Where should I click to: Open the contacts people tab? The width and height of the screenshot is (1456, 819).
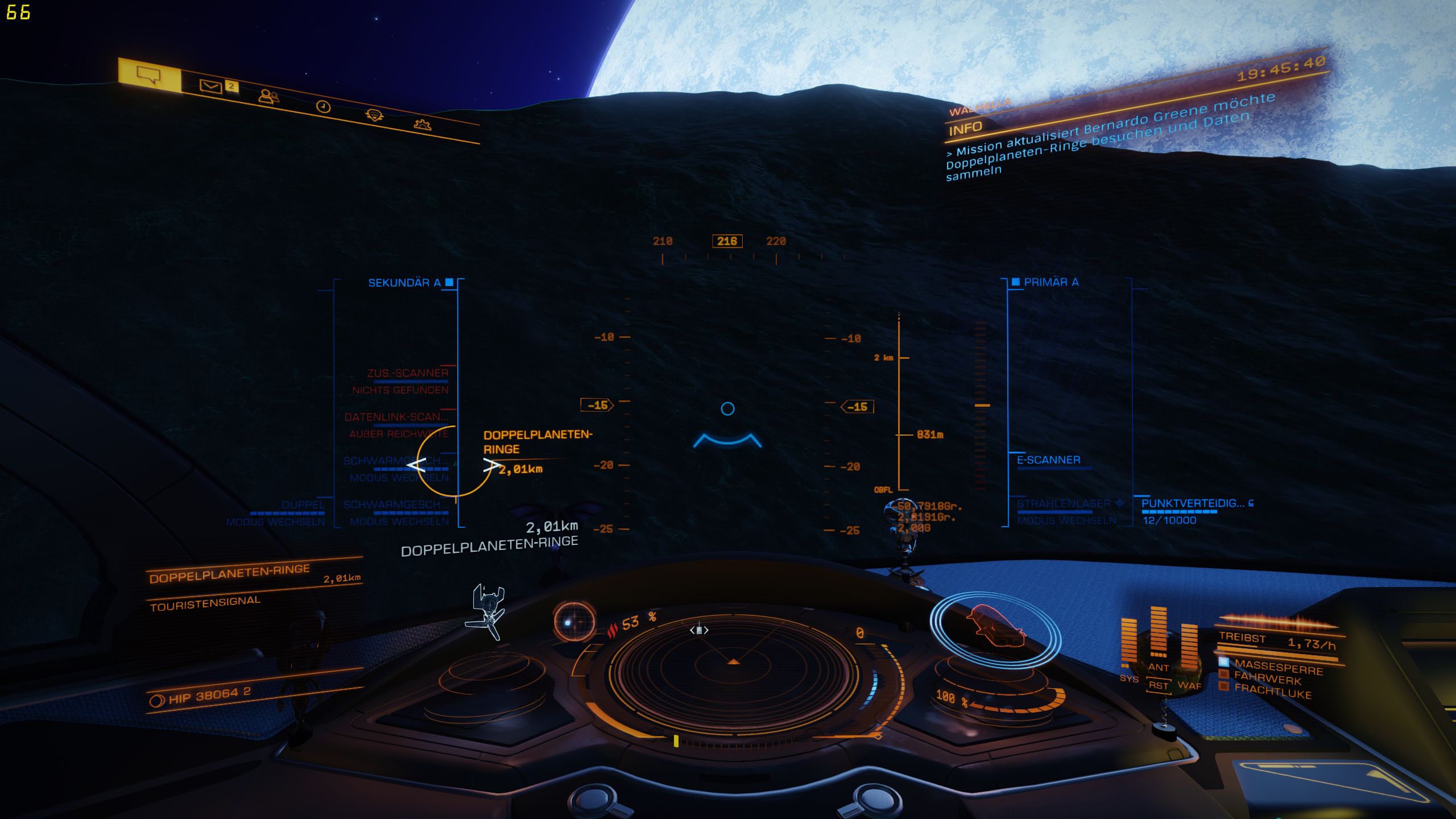tap(268, 96)
